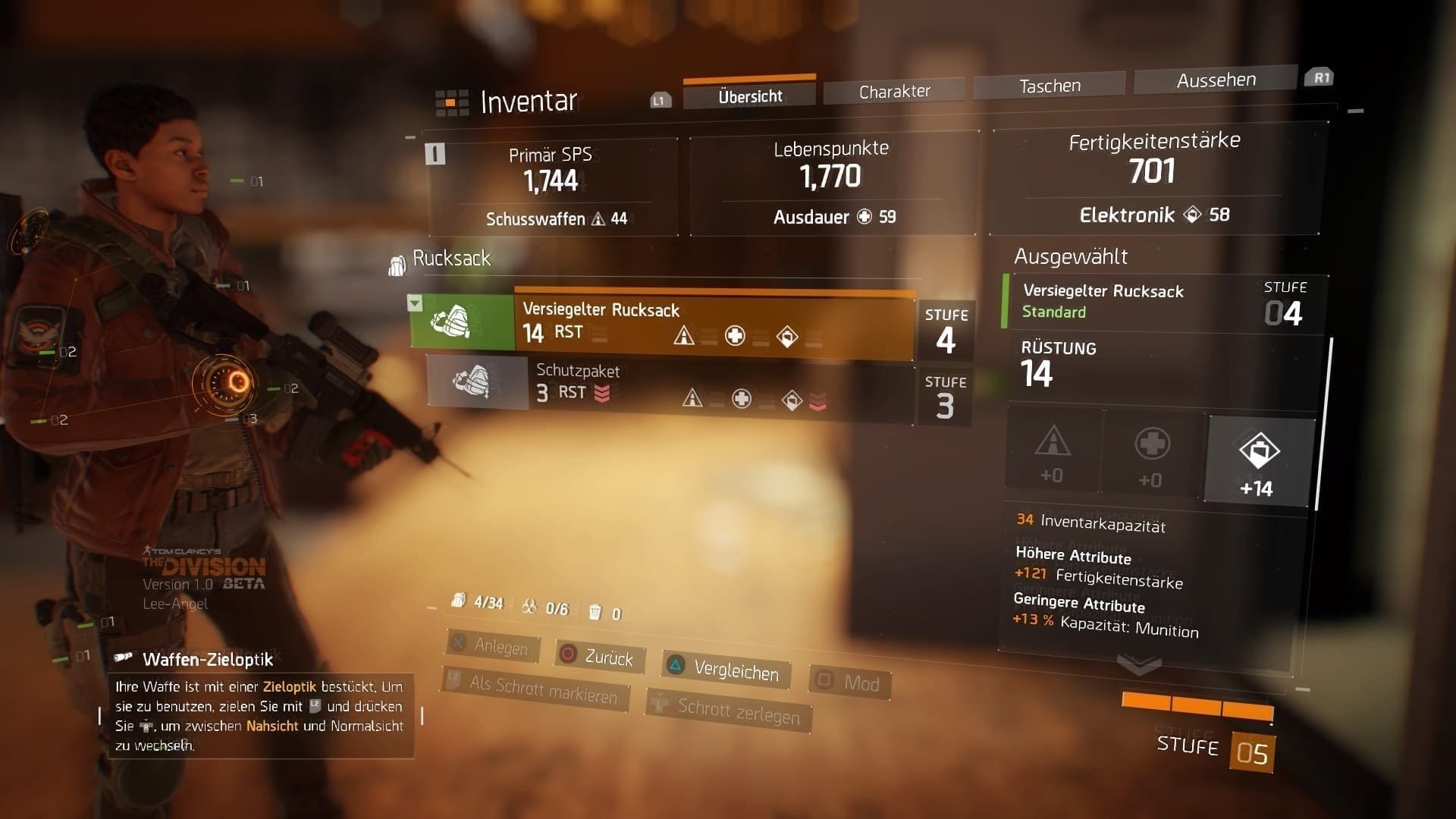Click the Inventar grid icon
Viewport: 1456px width, 819px height.
[x=451, y=103]
